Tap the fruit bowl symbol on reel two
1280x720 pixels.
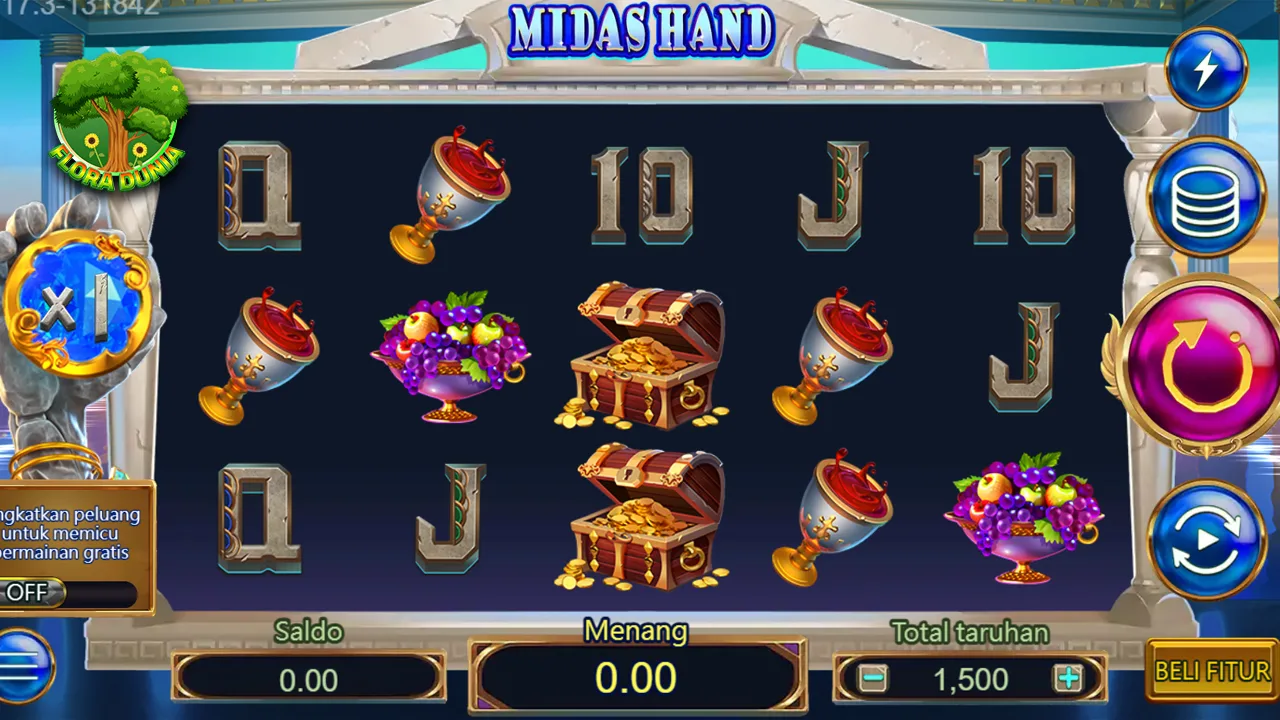[x=450, y=355]
